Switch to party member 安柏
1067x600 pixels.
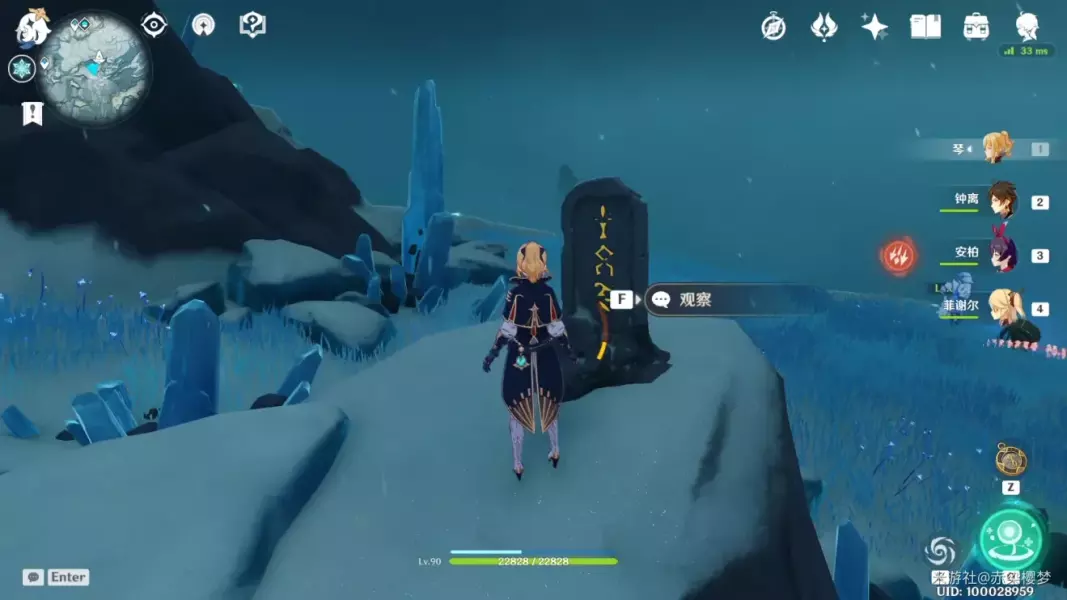[x=1001, y=254]
